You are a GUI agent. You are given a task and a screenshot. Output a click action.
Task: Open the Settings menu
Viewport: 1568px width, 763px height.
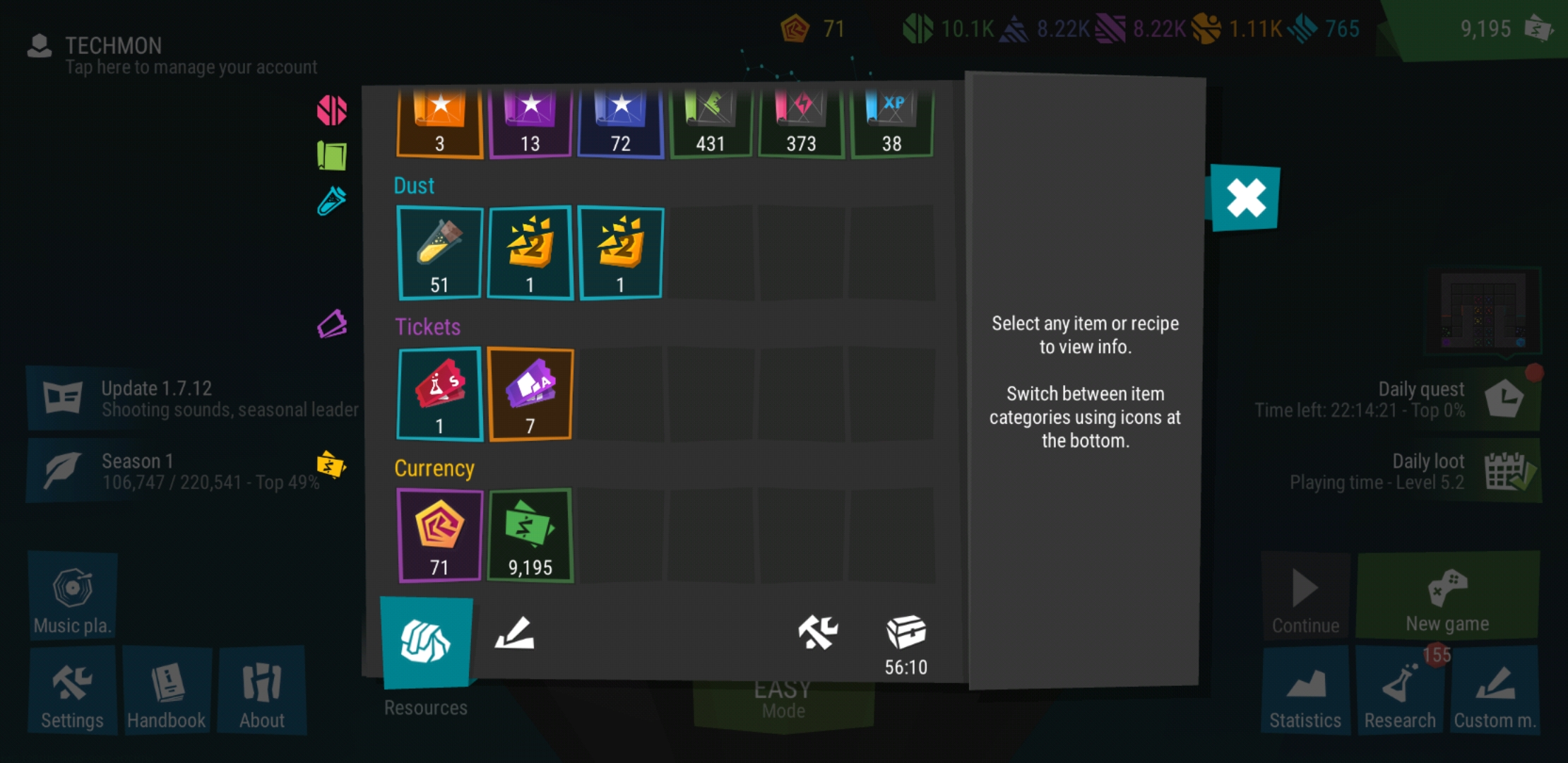click(72, 690)
